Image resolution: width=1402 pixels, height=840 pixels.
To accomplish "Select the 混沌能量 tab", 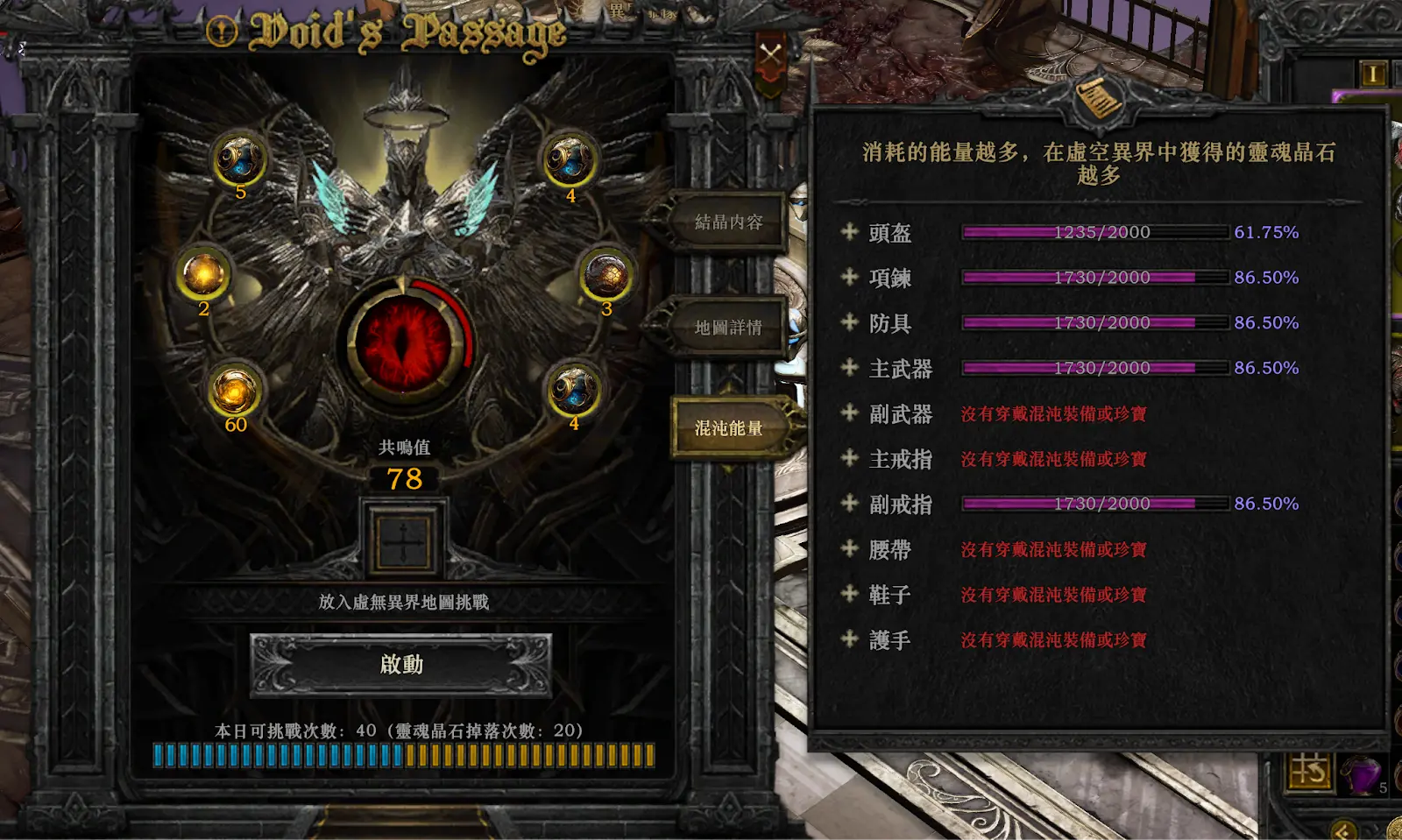I will 727,428.
